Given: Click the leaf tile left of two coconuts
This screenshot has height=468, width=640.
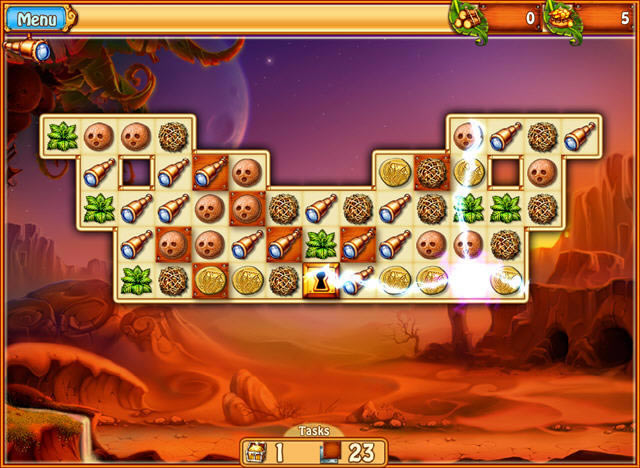Looking at the screenshot, I should (61, 136).
